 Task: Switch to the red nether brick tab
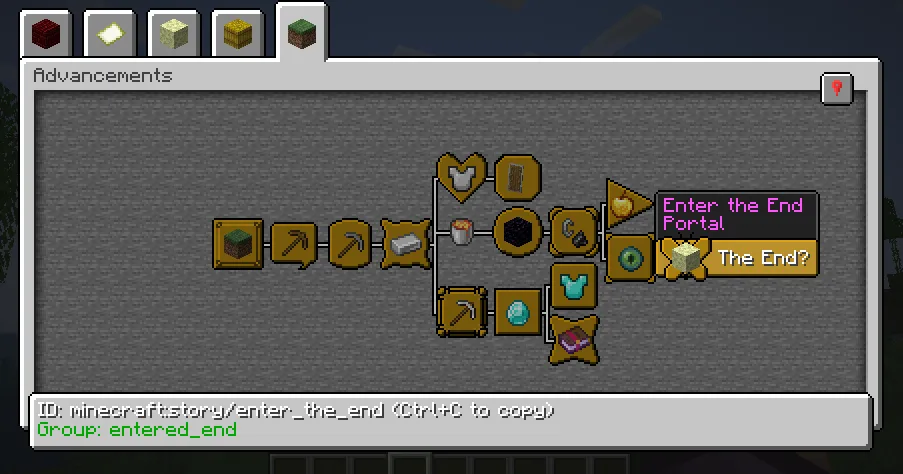(46, 35)
